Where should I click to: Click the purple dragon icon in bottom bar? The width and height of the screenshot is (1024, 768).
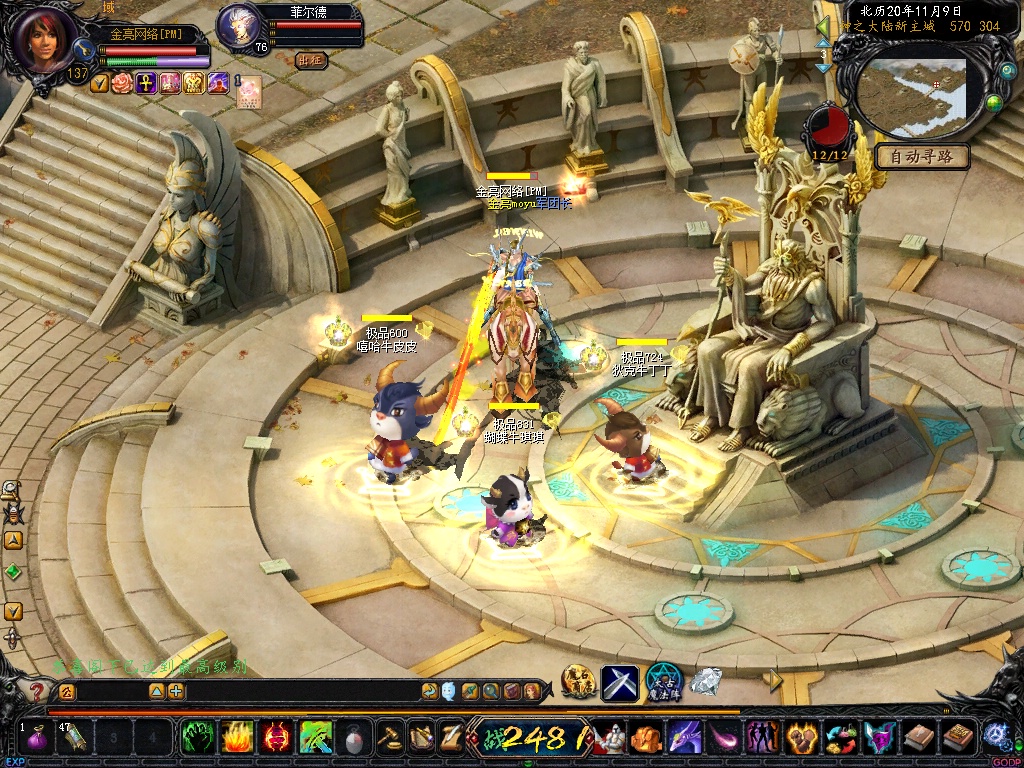point(686,738)
